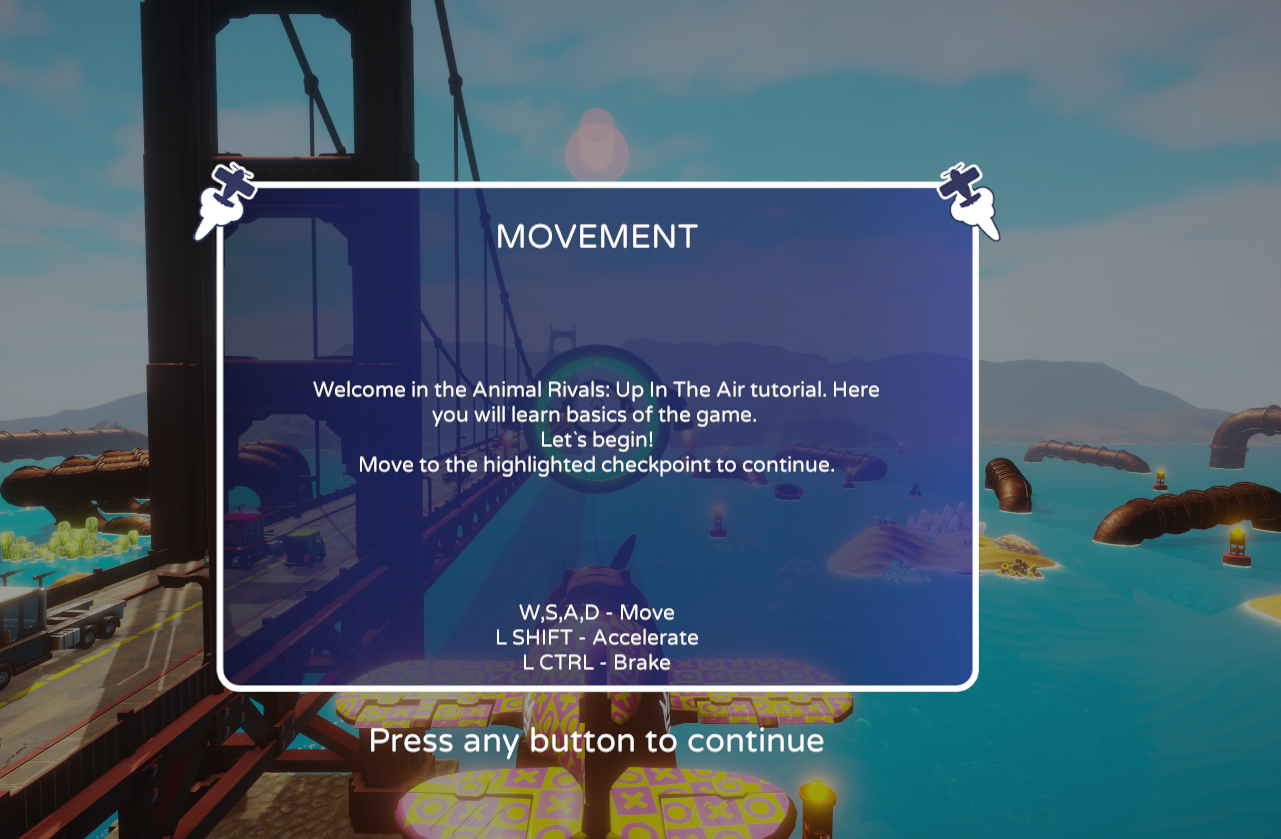Select the tutorial welcome message text
The height and width of the screenshot is (839, 1281).
pyautogui.click(x=597, y=426)
